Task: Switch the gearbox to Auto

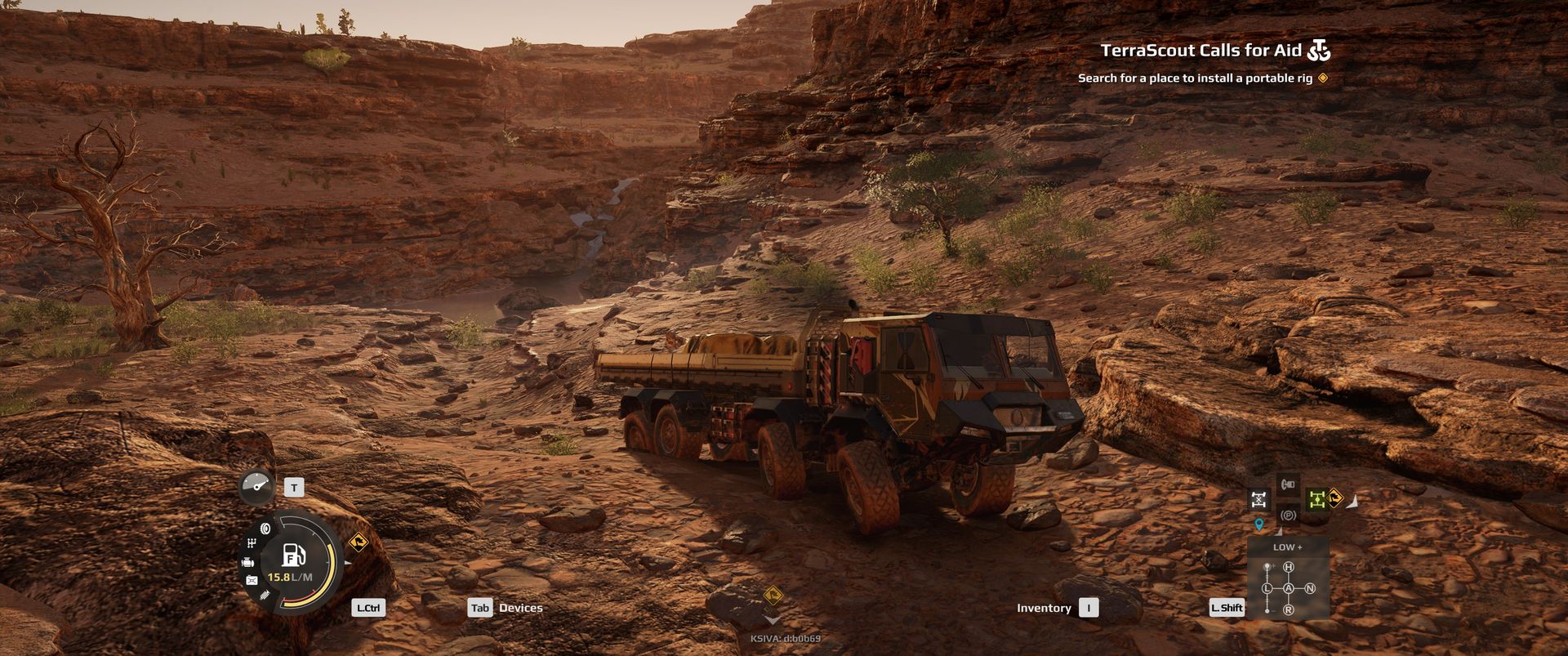Action: (x=1289, y=588)
